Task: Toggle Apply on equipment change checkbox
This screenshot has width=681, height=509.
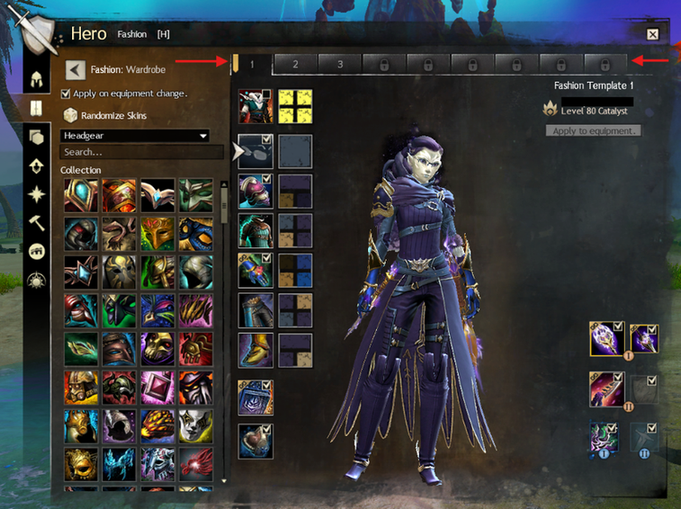Action: (66, 94)
